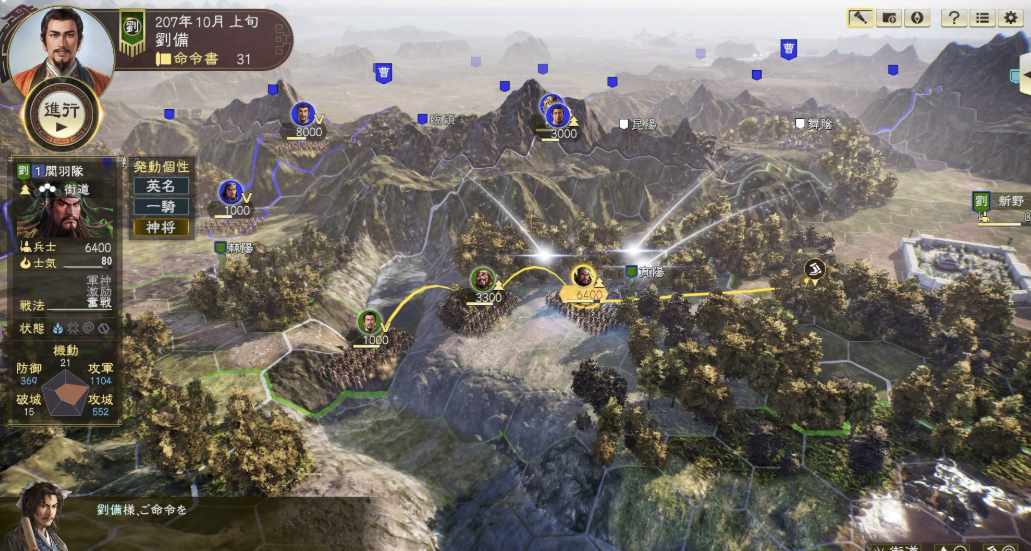Select the highlighted 神将 trait entry
The image size is (1031, 551).
[160, 227]
